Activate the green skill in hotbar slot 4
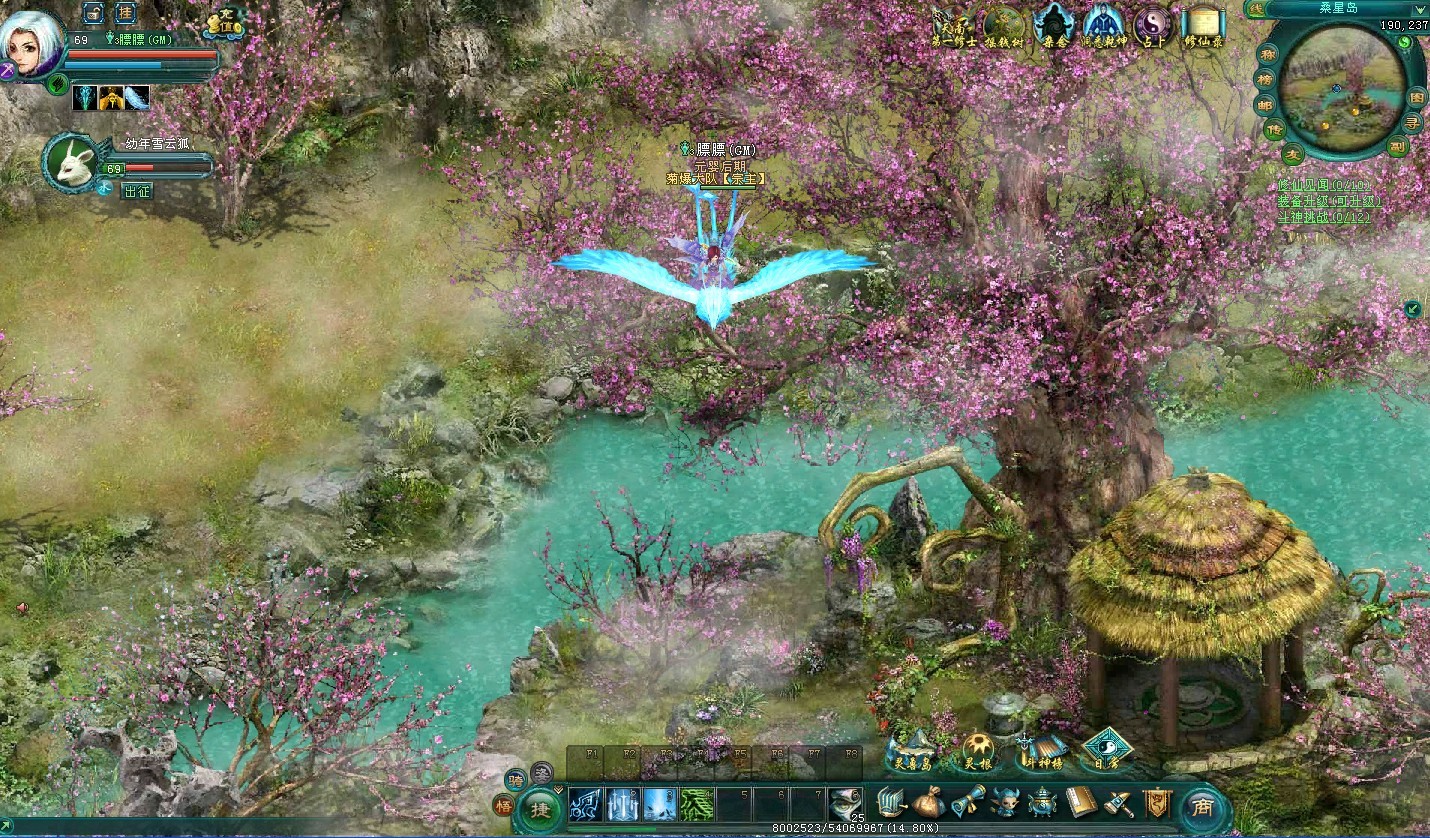1430x838 pixels. click(697, 804)
